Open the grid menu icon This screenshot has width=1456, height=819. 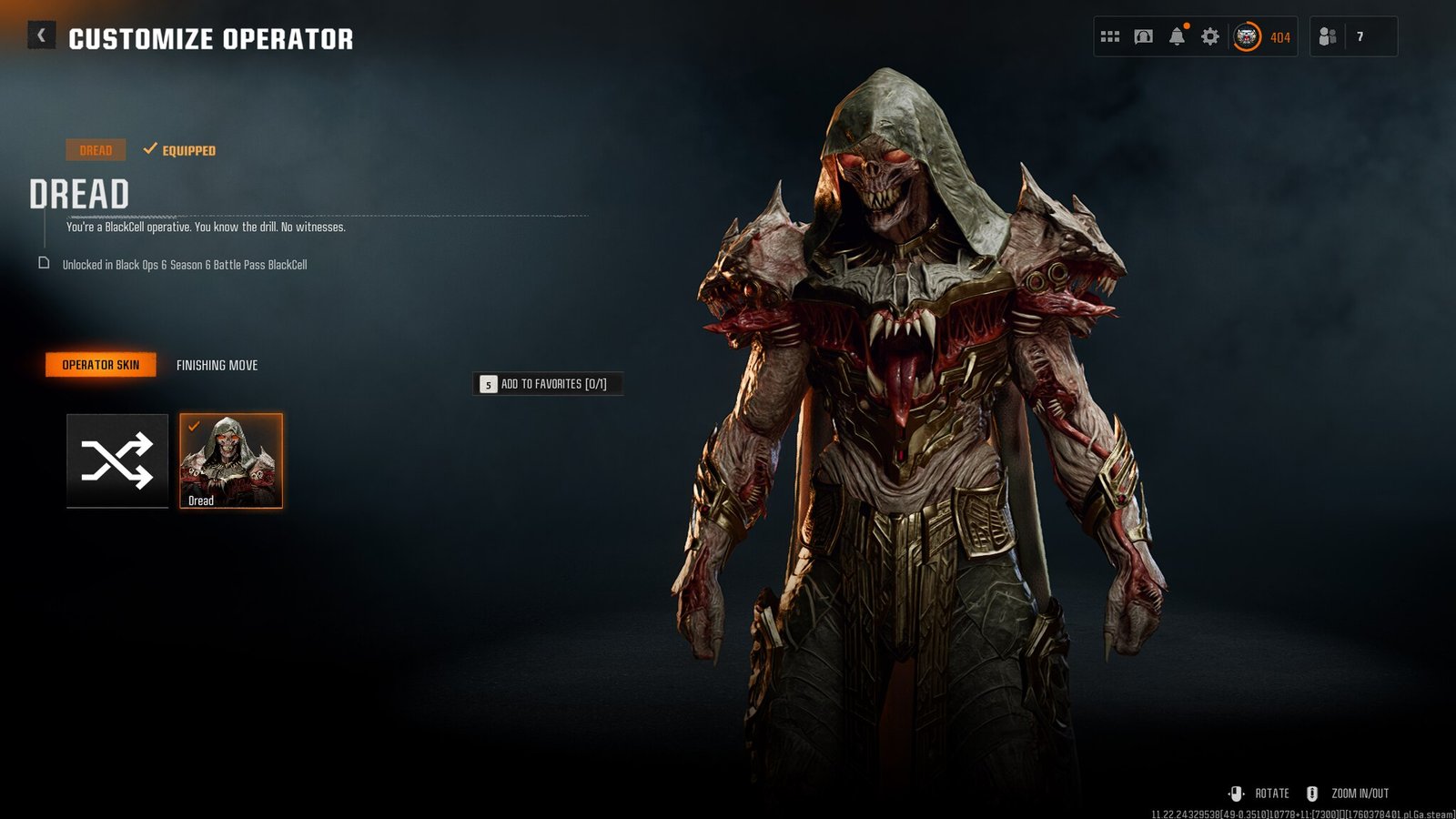pyautogui.click(x=1109, y=36)
